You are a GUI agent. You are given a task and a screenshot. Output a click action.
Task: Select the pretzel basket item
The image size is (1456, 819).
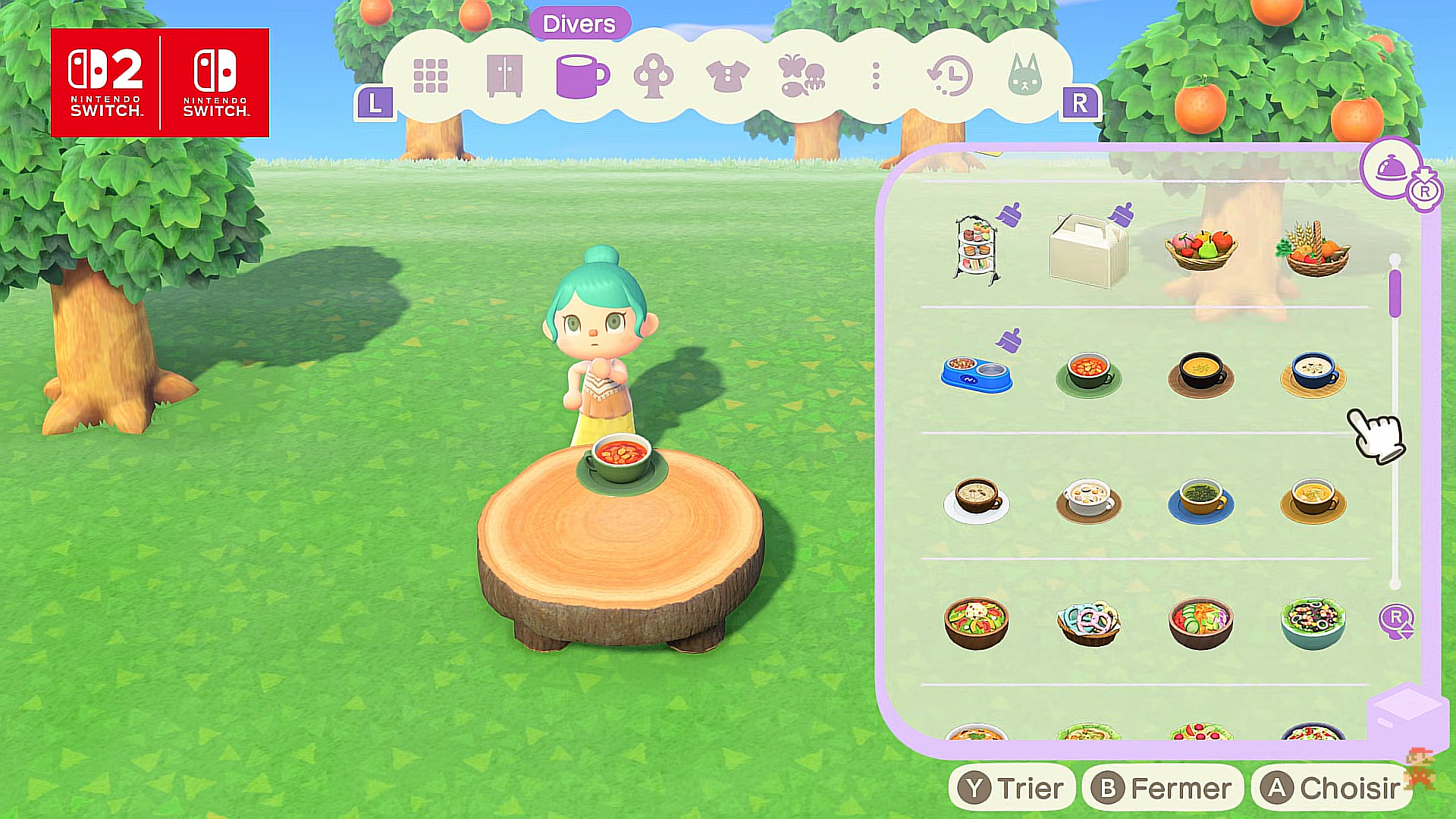[1088, 623]
